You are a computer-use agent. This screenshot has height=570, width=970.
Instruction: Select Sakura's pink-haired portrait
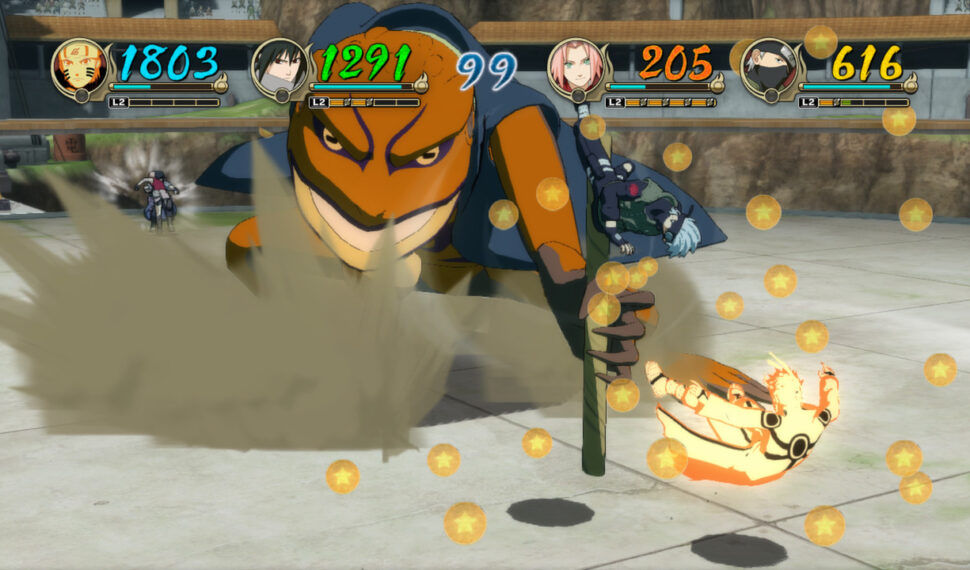575,67
